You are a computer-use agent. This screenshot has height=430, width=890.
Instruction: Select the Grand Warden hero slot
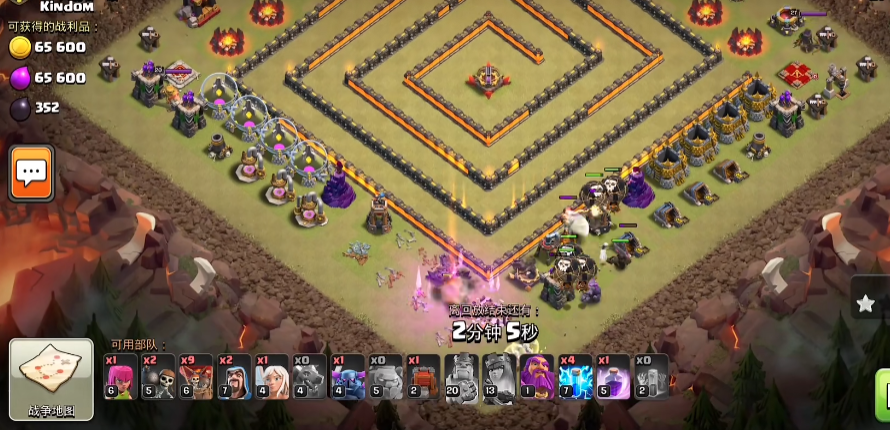coord(537,377)
